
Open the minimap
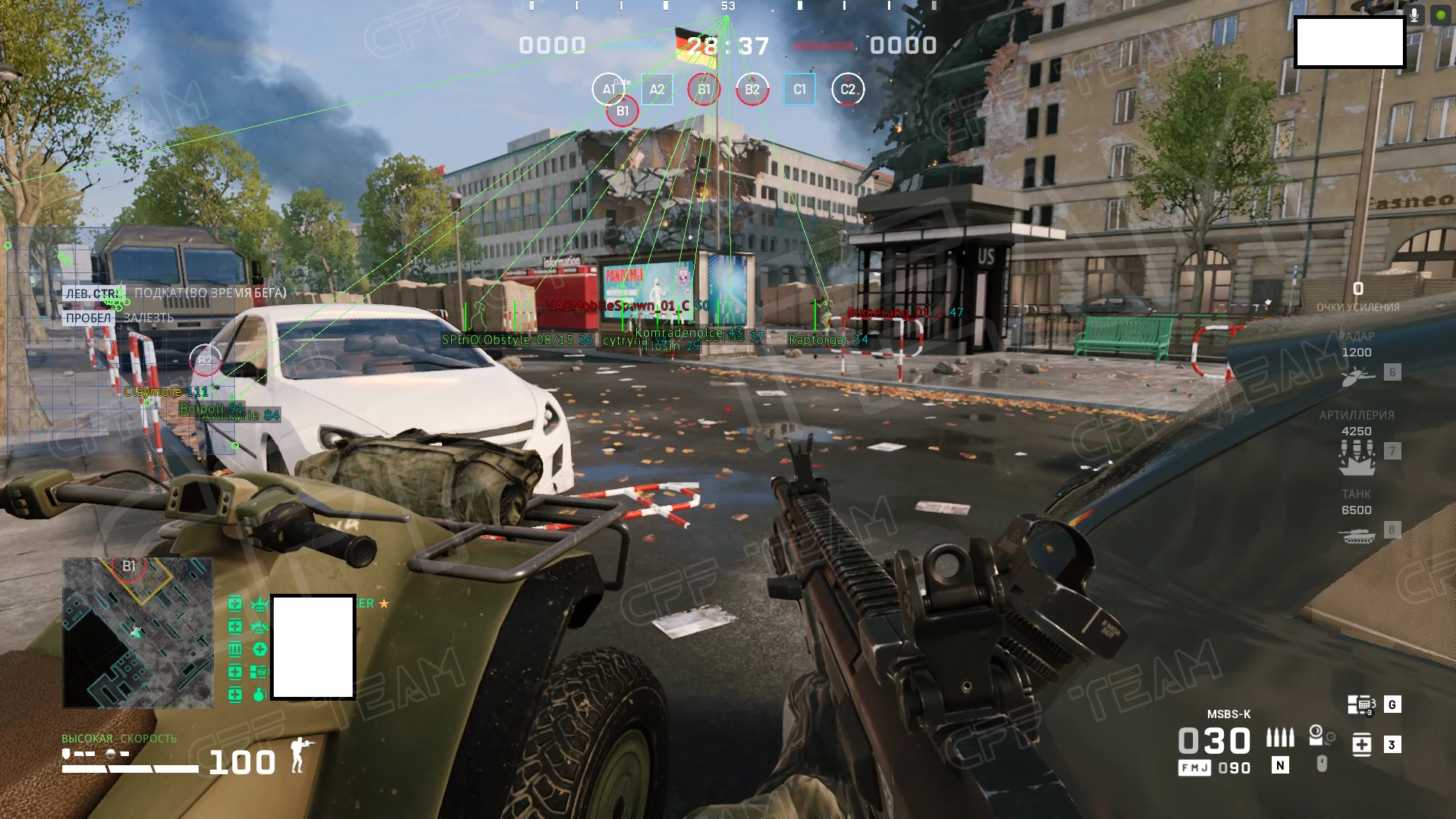click(137, 632)
